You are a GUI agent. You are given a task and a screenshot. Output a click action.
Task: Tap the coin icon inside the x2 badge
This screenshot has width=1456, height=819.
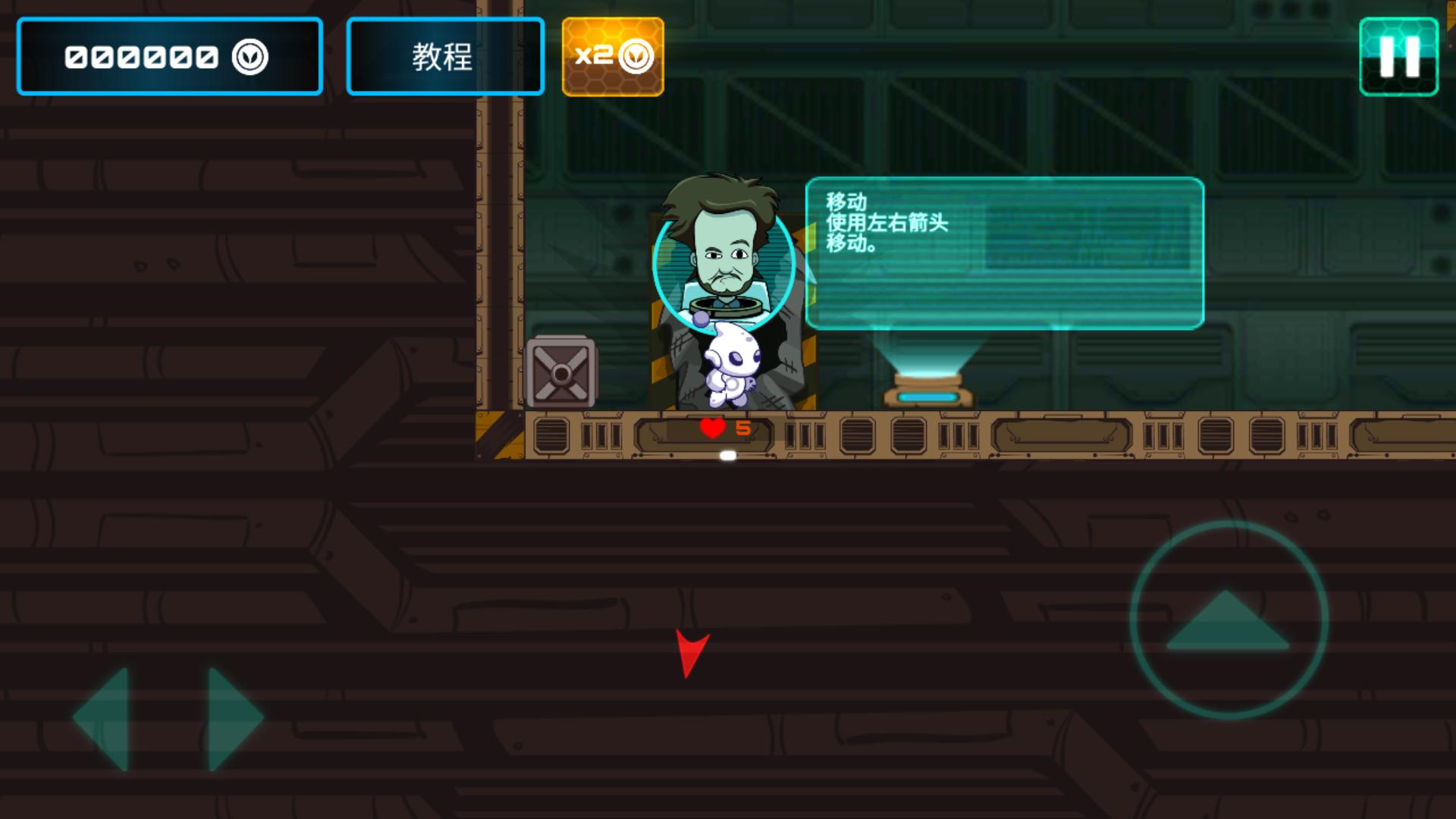635,55
